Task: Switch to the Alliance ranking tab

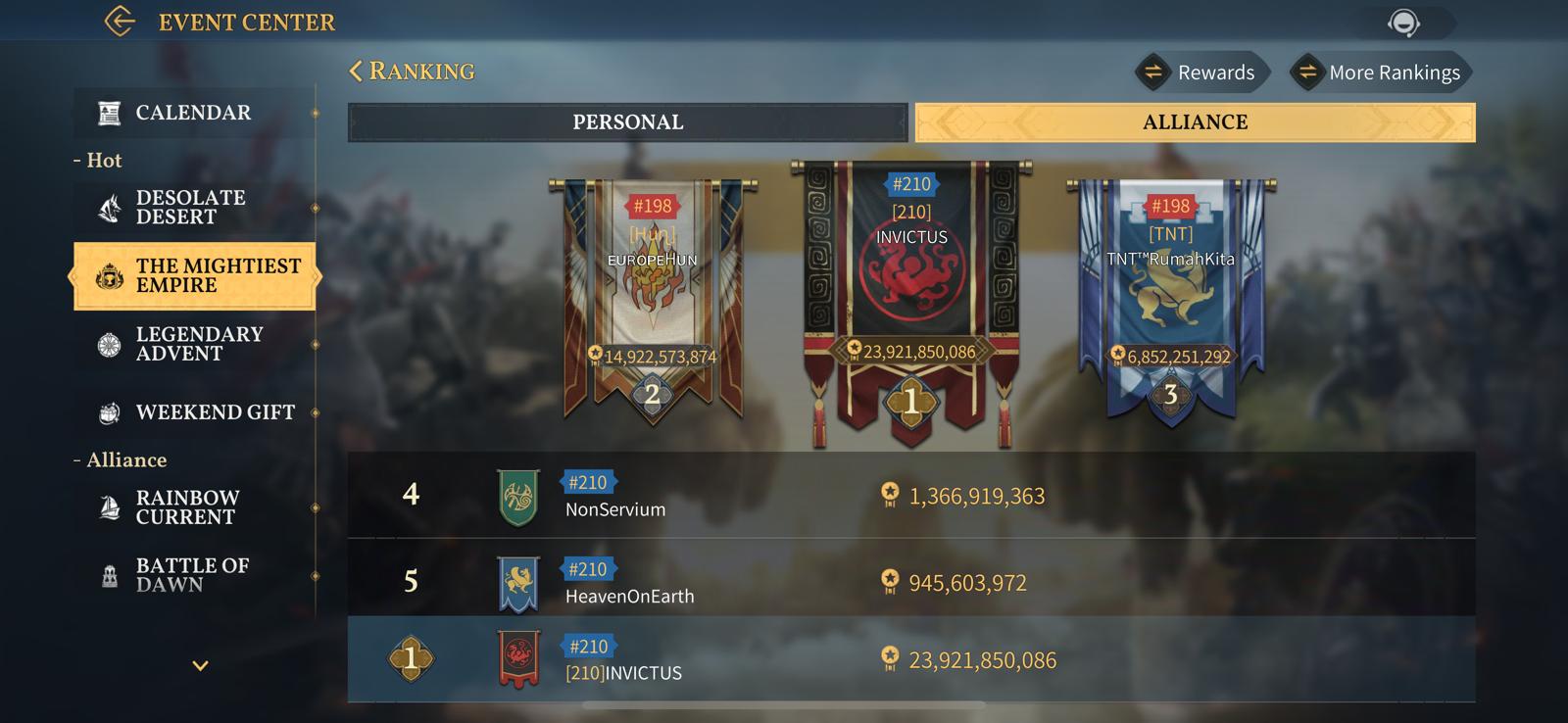Action: click(1195, 122)
